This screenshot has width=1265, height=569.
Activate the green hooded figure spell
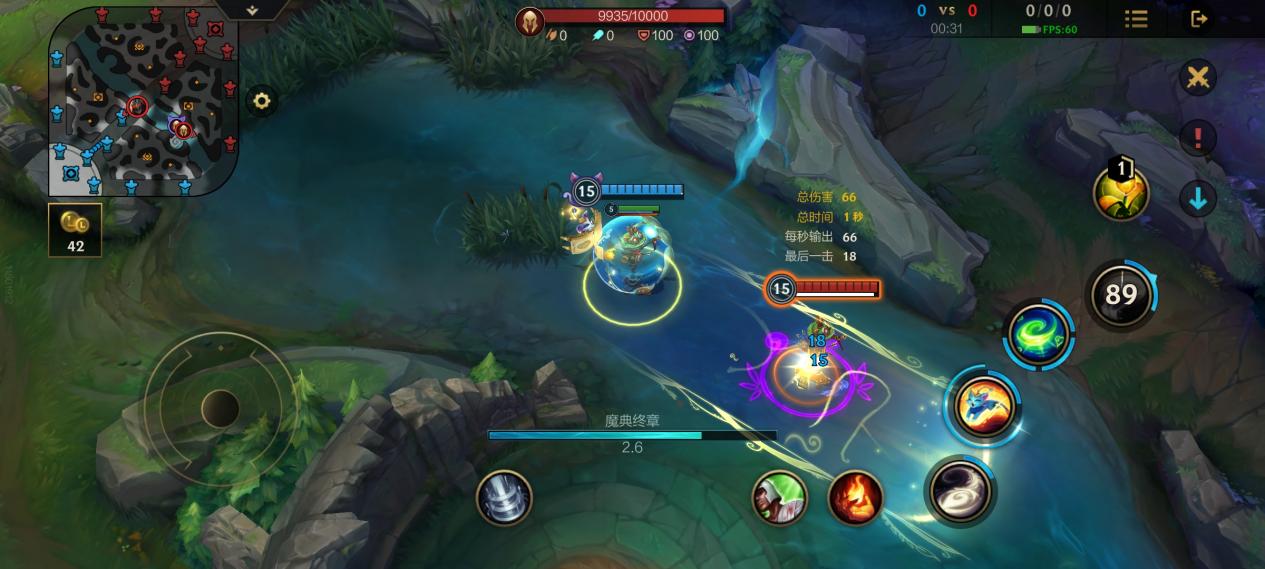click(x=779, y=497)
